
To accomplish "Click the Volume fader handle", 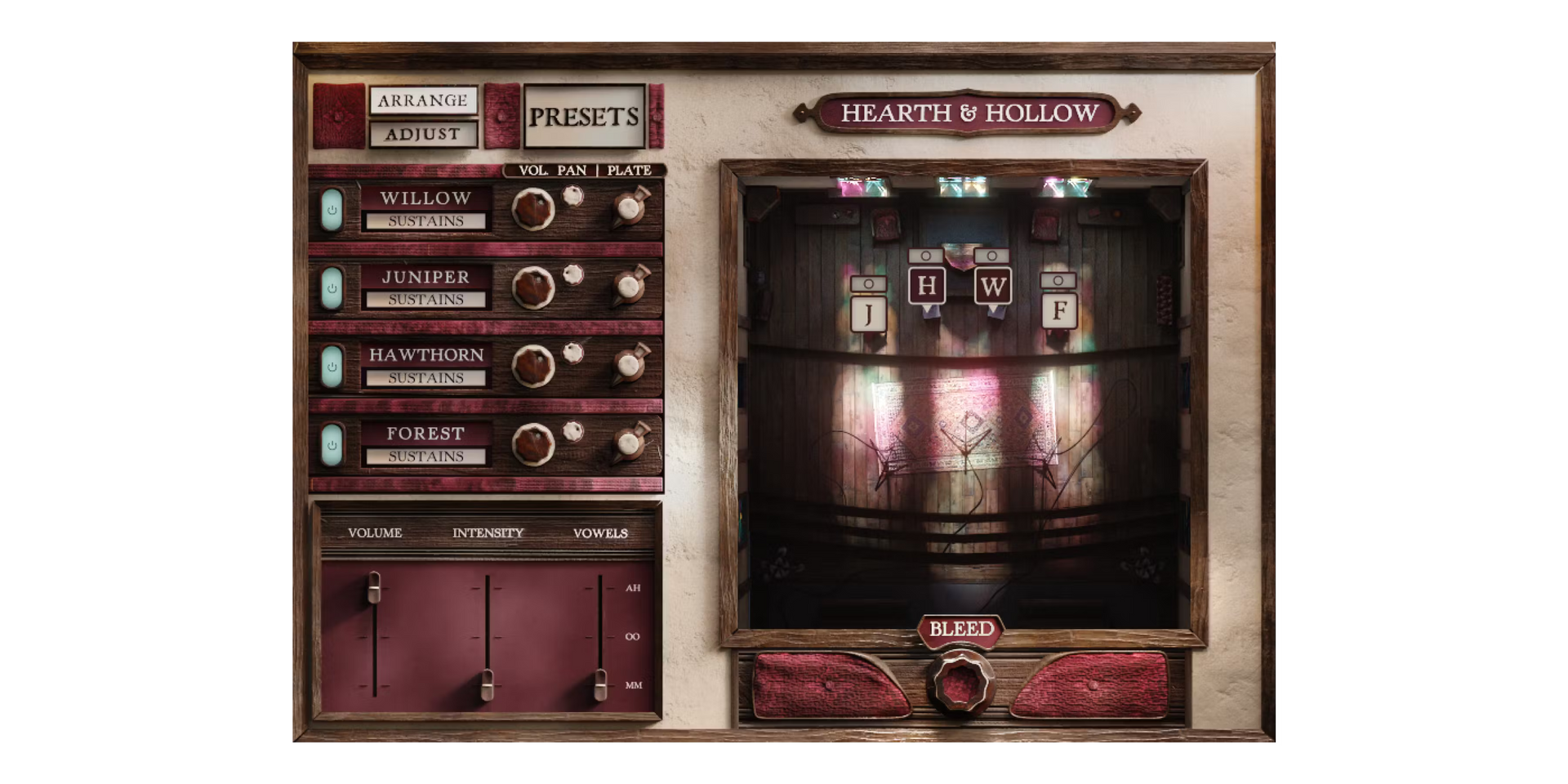I will [x=374, y=586].
